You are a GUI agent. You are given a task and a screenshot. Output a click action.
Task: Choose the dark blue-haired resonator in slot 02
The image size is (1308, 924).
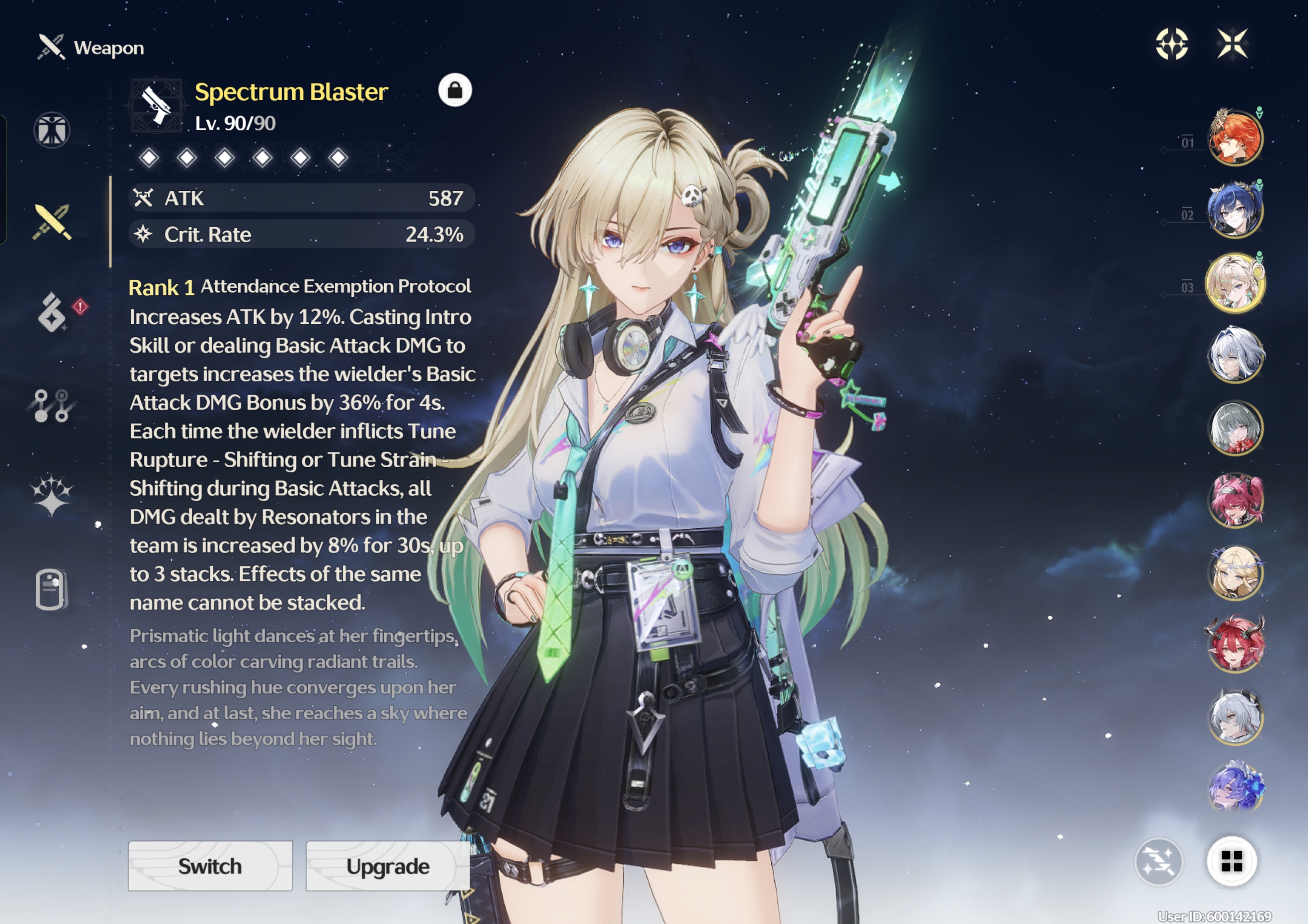(x=1235, y=210)
